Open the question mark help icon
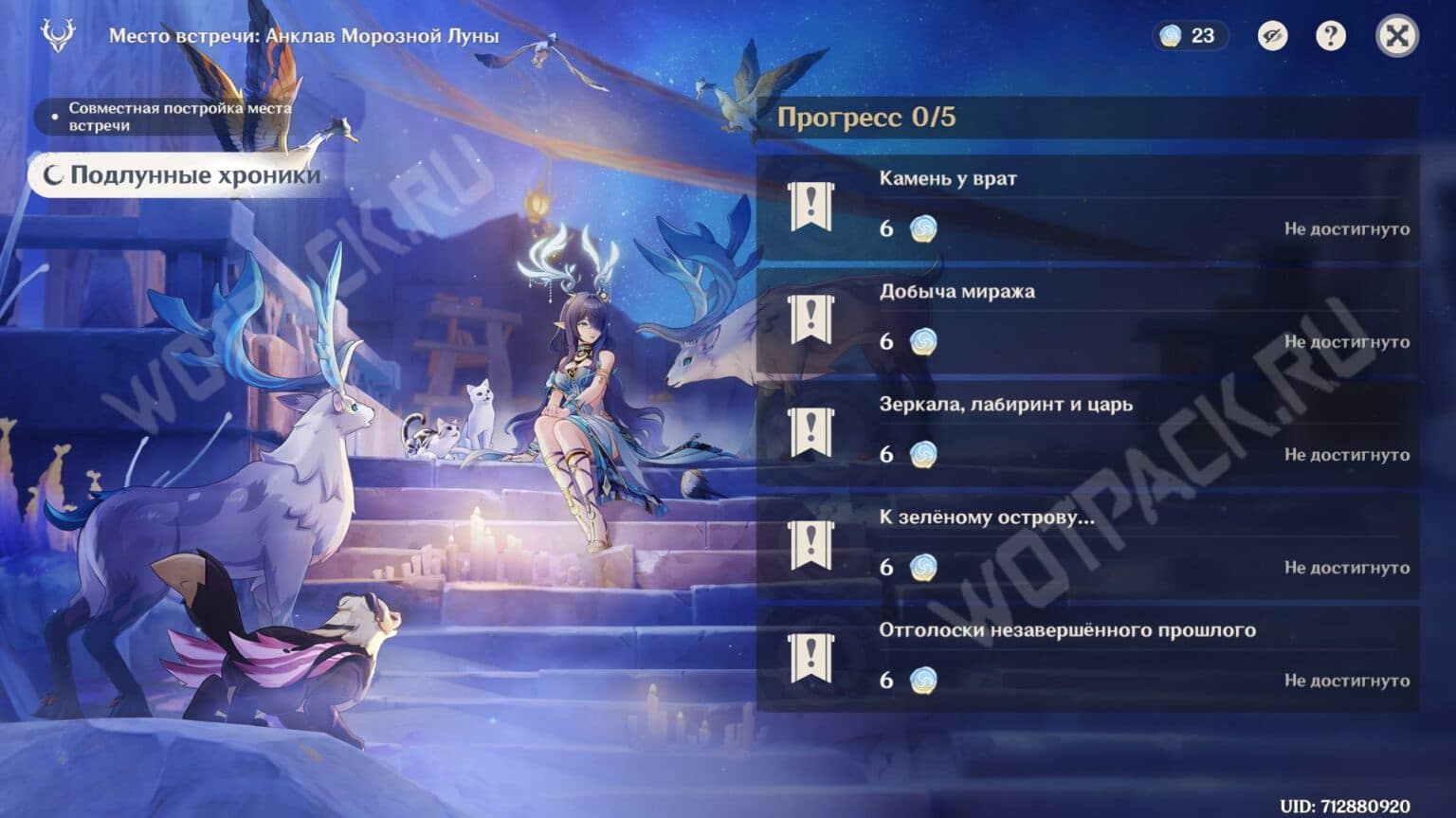Screen dimensions: 1456x818 coord(1329,38)
